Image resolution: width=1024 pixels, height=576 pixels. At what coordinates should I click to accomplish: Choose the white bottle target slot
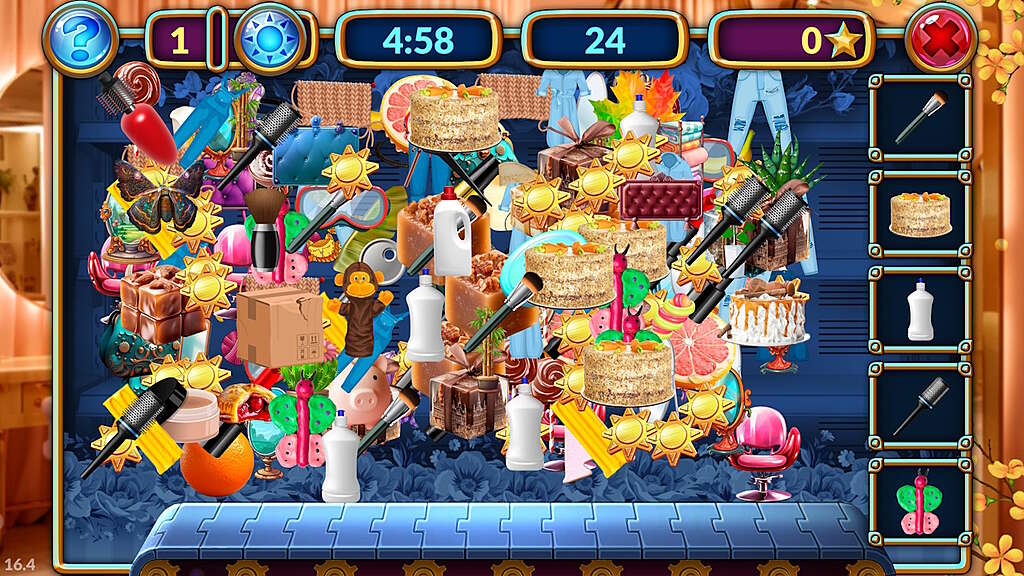coord(920,309)
